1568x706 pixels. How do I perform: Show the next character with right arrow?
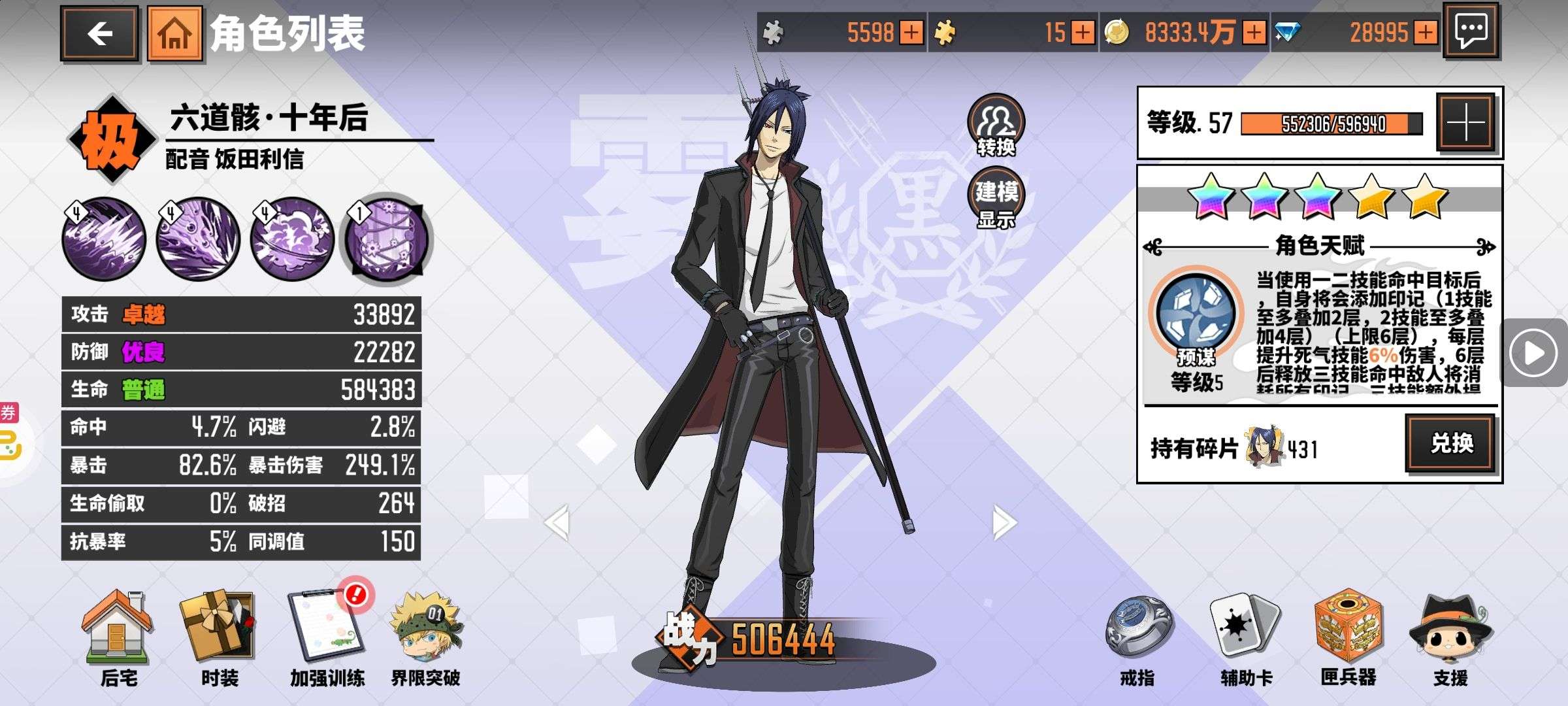tap(1004, 522)
